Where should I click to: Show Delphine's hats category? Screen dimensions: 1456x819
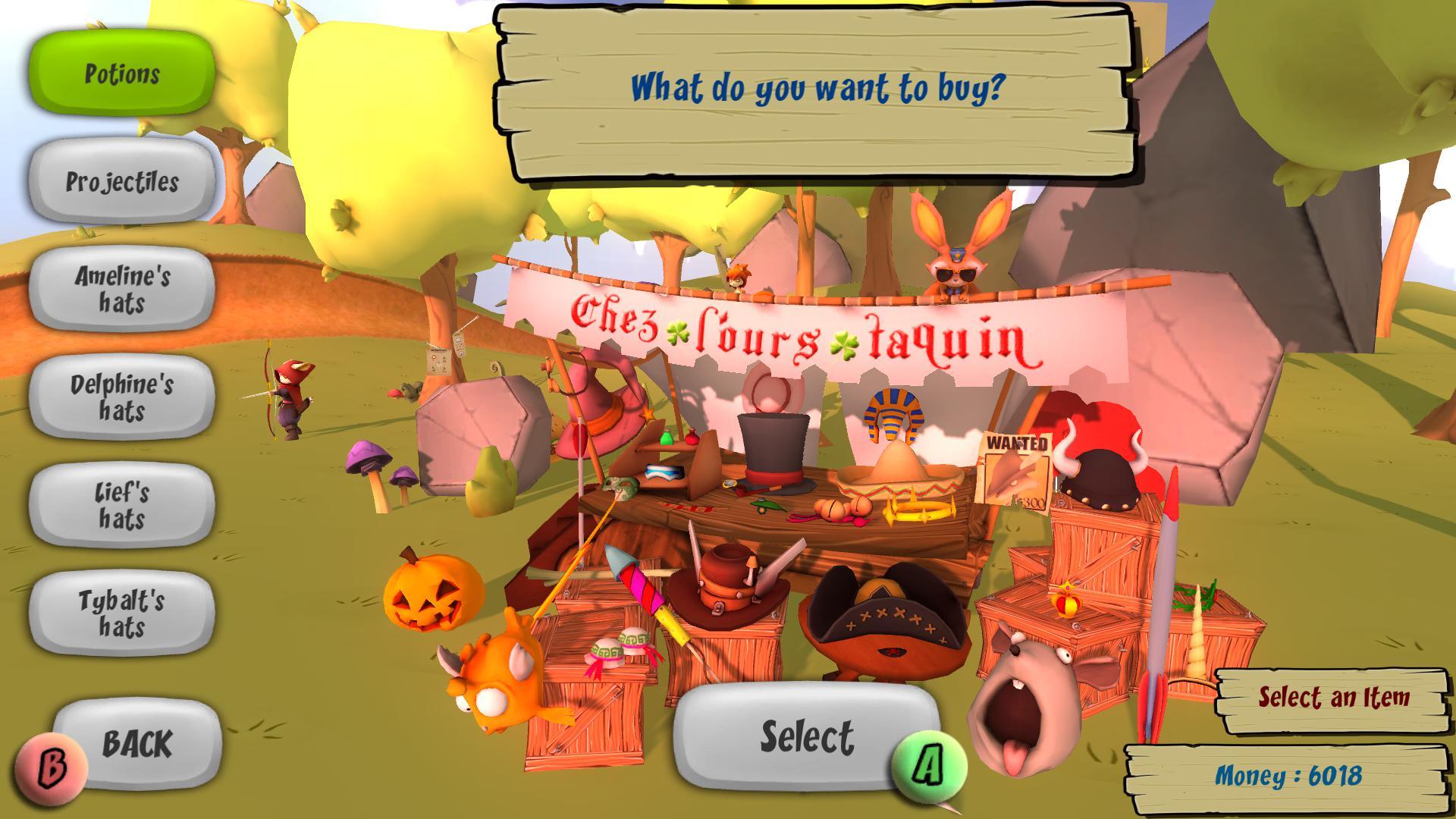click(122, 398)
